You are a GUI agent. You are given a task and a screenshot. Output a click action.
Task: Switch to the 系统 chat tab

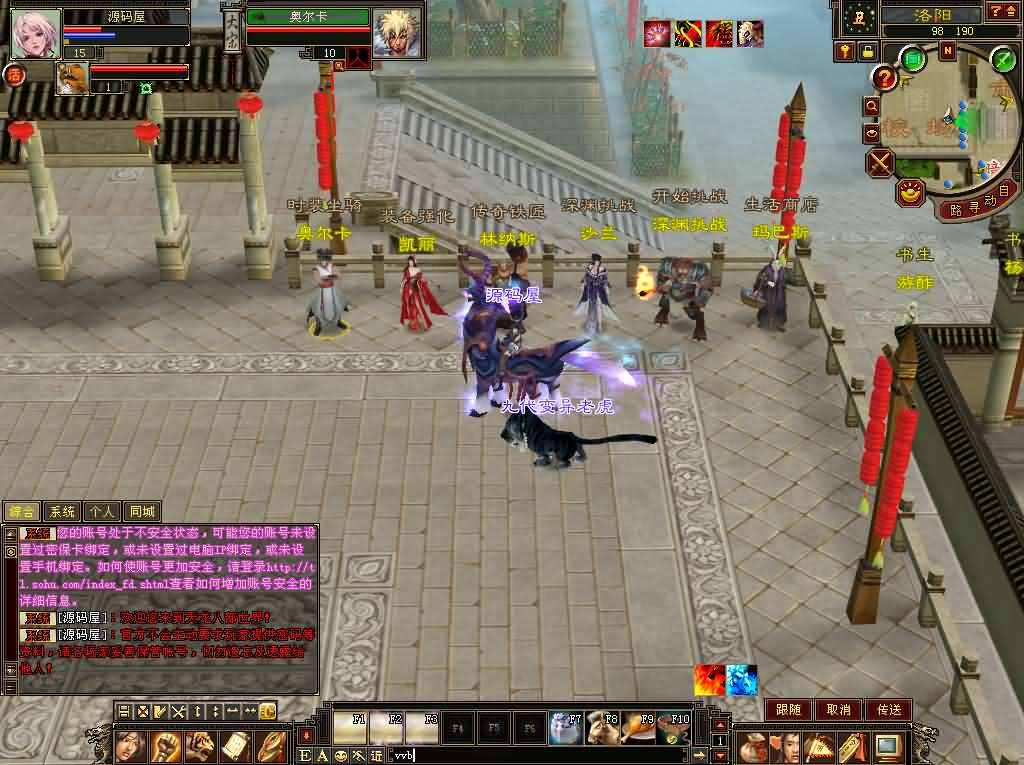(62, 511)
